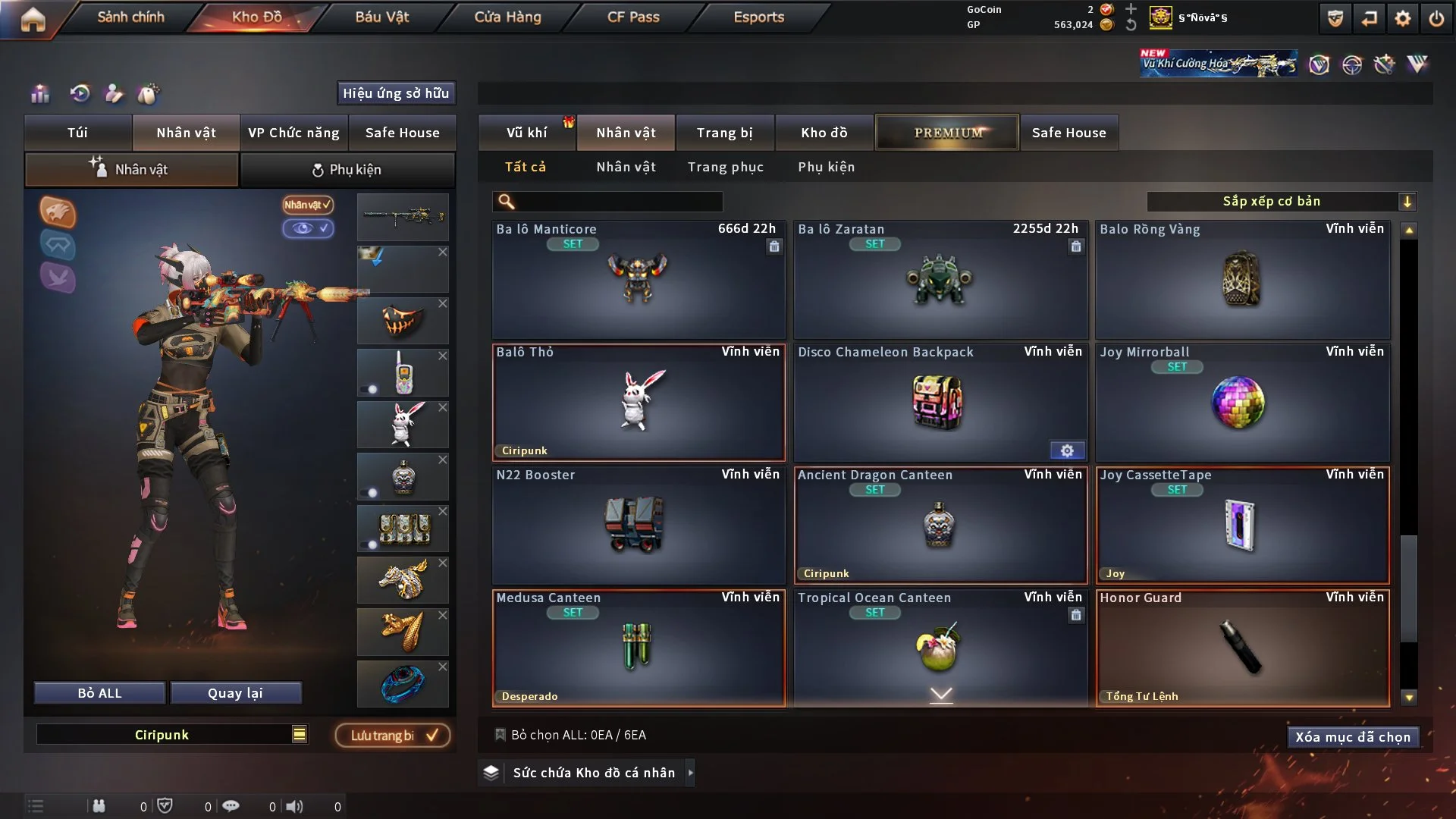Pick the N22 Booster item
The image size is (1456, 819).
[x=638, y=525]
